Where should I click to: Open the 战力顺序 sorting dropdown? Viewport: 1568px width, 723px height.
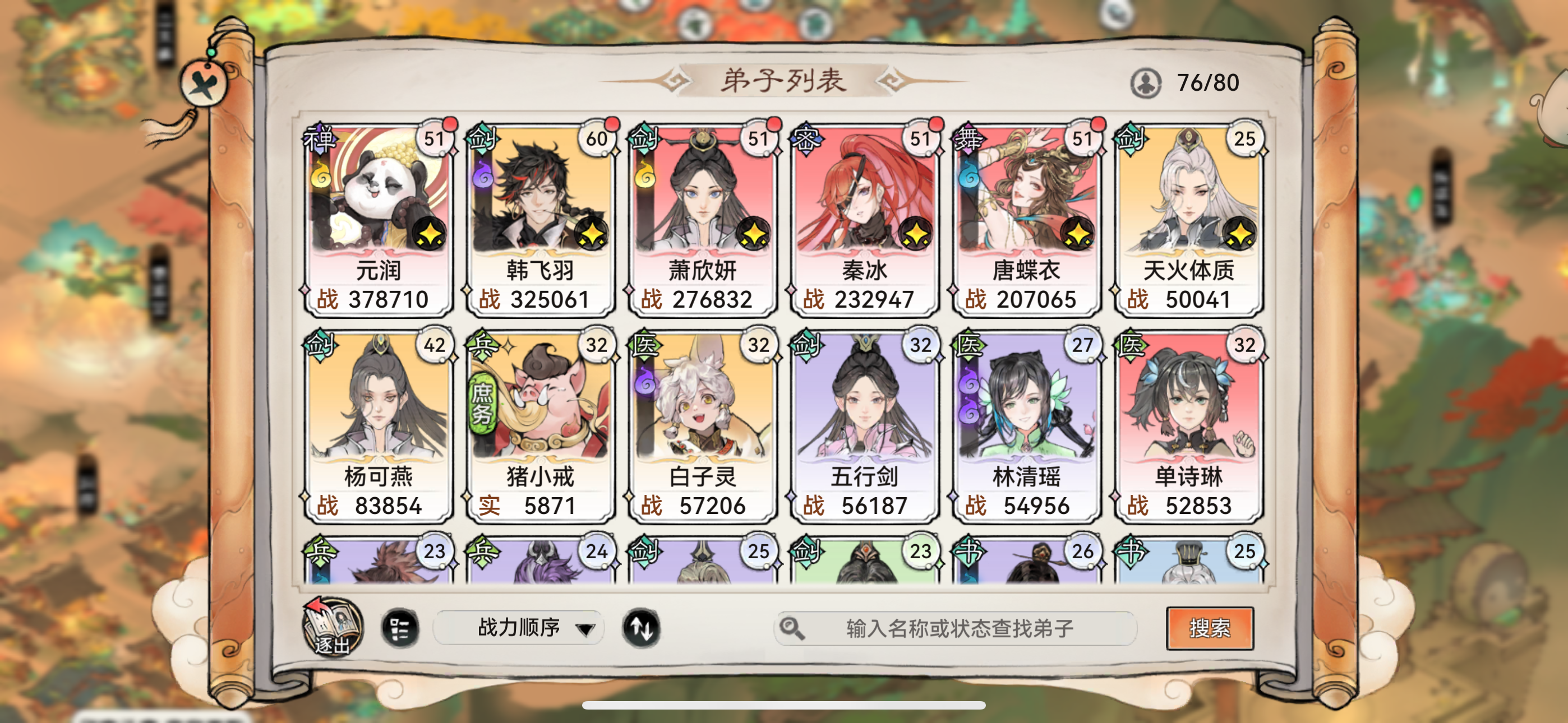coord(518,628)
